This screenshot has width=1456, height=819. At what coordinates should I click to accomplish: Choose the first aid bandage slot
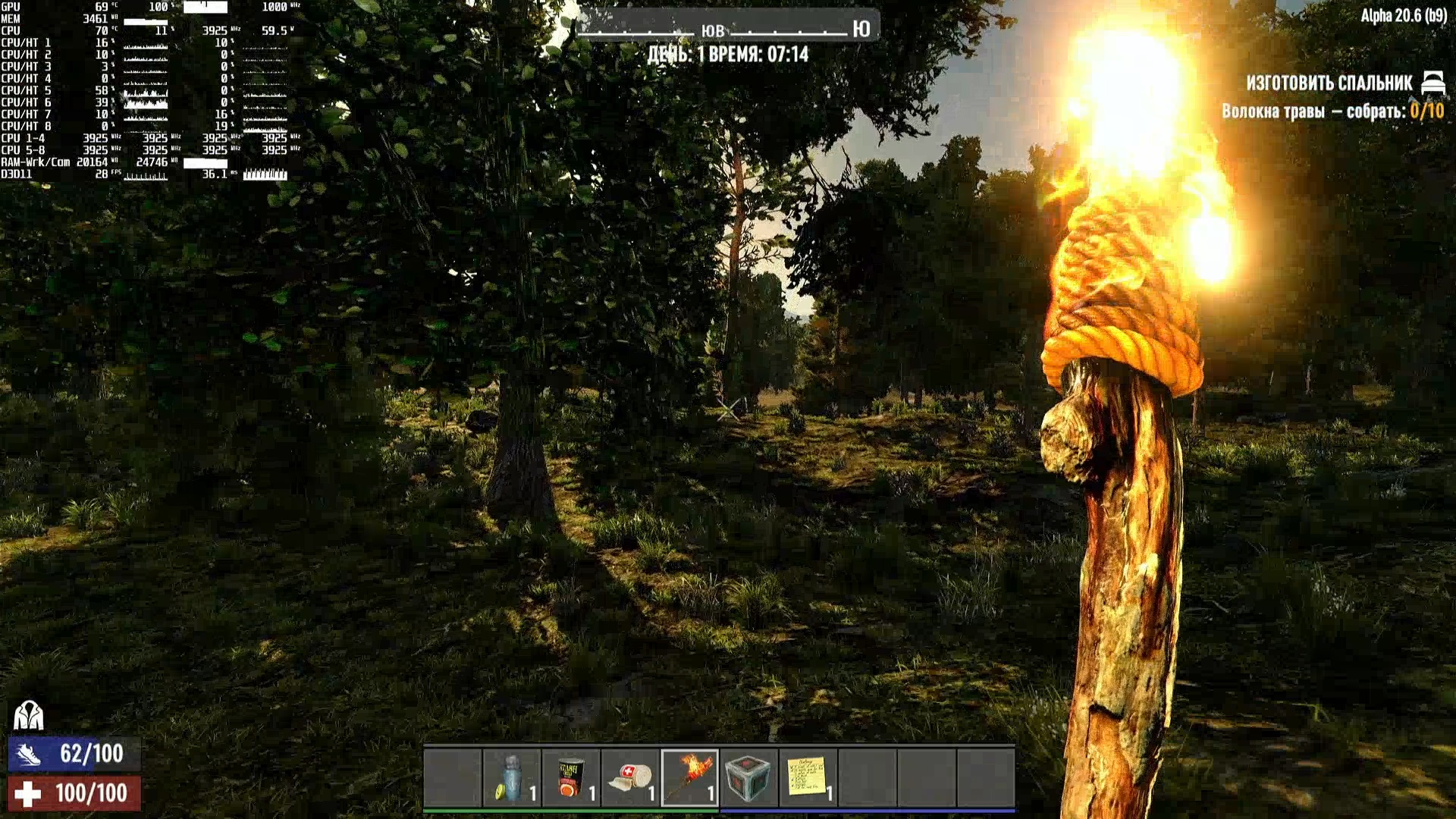pos(630,778)
